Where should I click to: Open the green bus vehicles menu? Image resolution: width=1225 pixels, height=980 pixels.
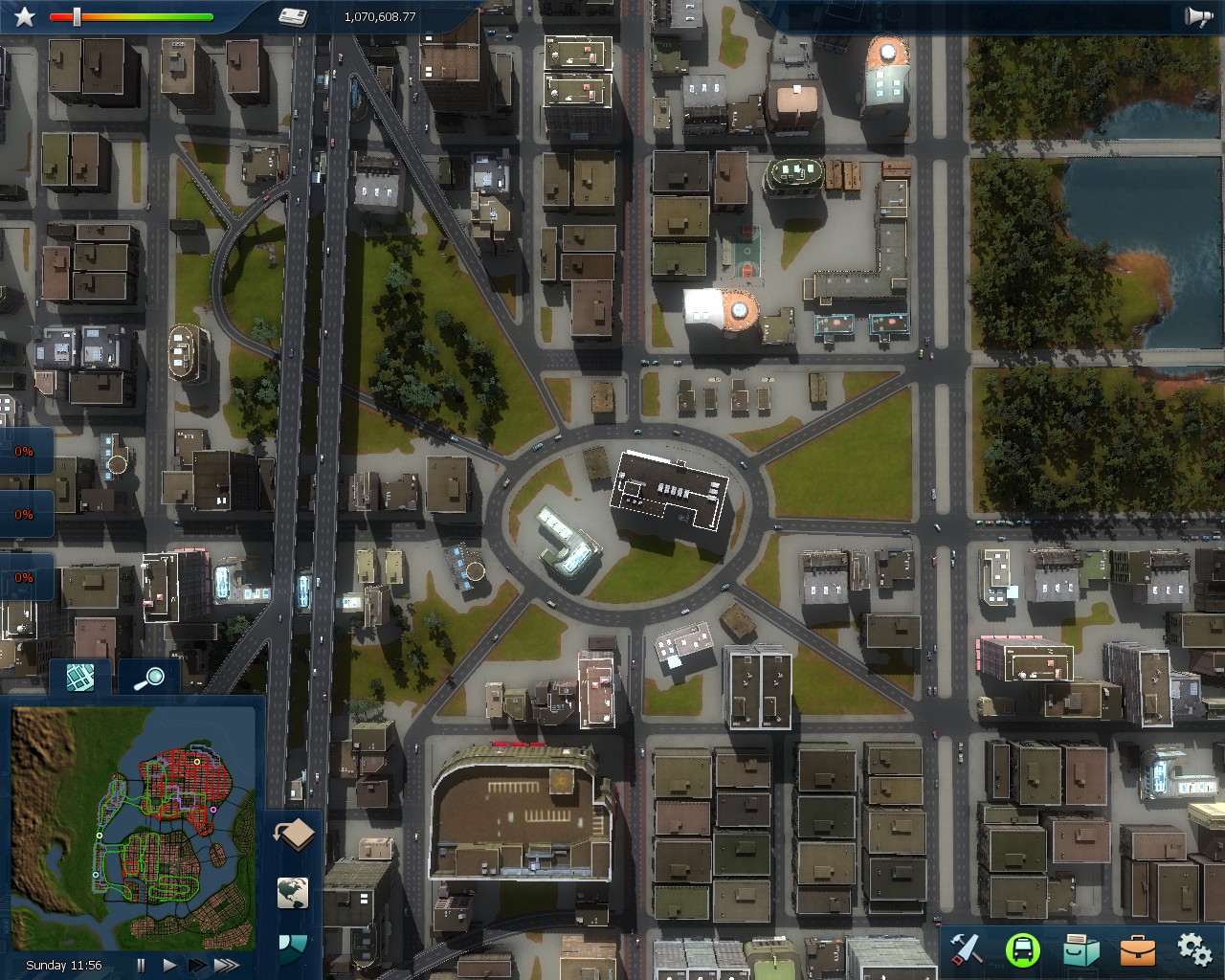(1023, 949)
